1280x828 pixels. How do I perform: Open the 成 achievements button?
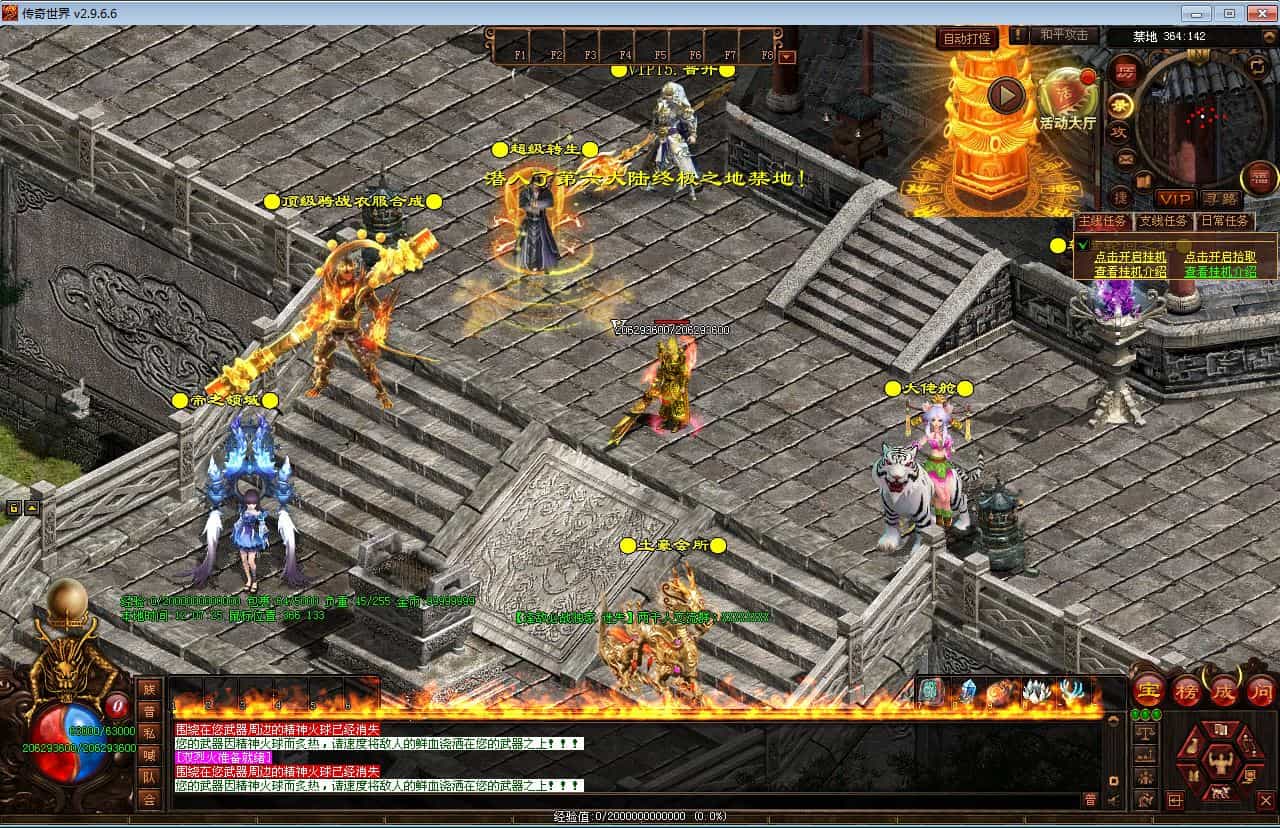click(x=1225, y=691)
